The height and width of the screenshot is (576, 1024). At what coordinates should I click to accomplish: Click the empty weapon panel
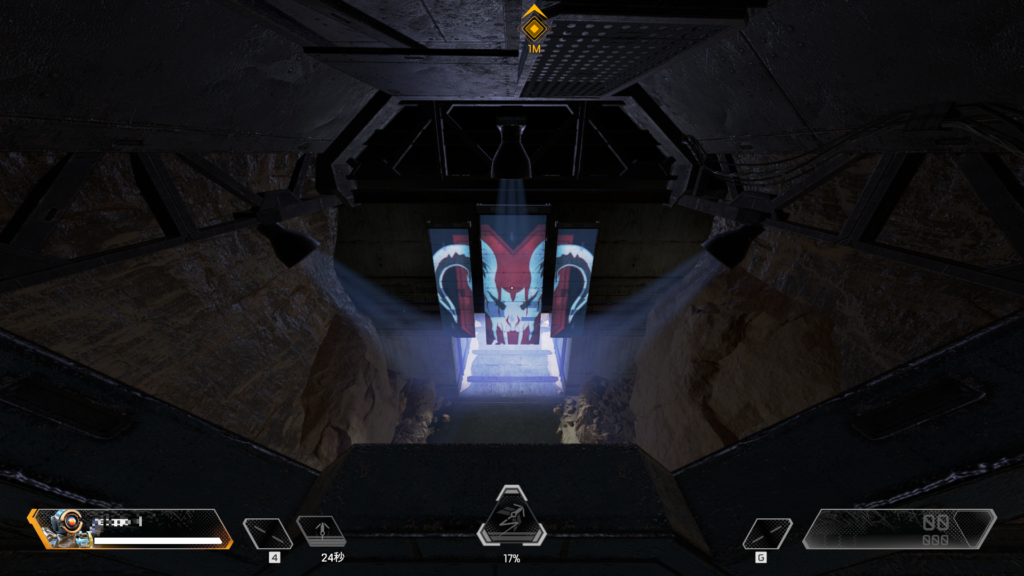tap(899, 530)
